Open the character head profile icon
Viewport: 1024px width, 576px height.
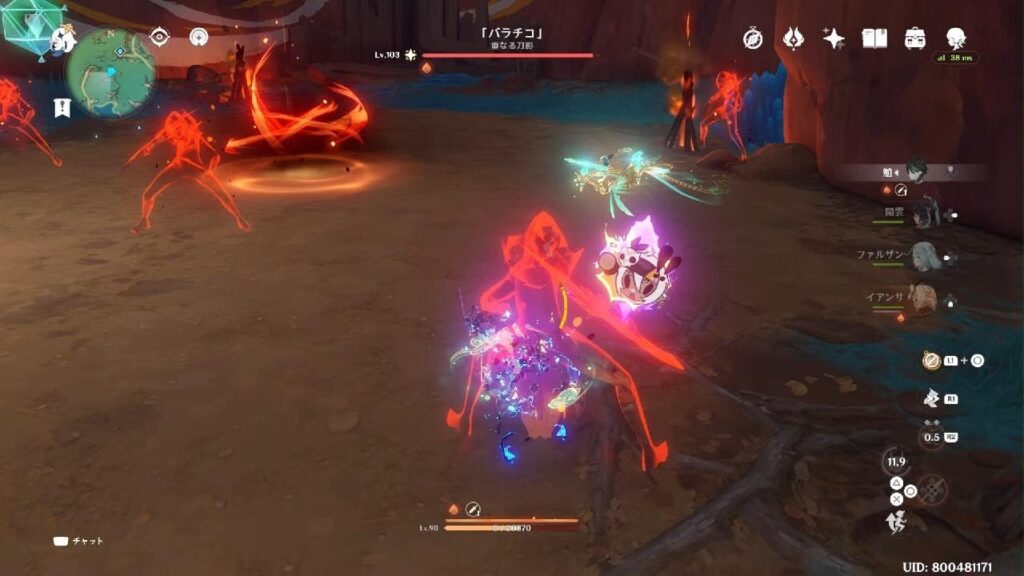point(955,38)
